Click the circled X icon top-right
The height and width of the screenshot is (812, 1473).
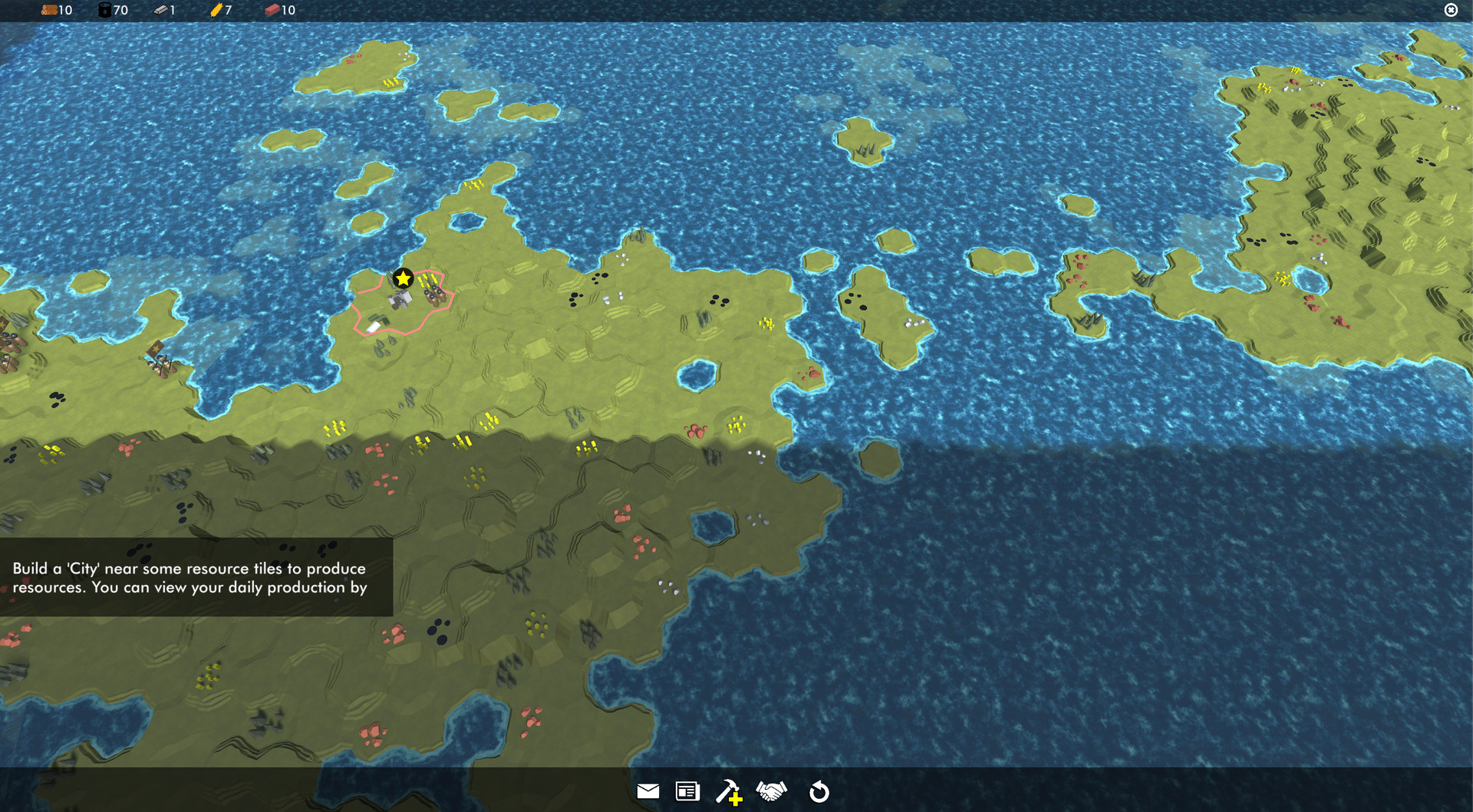pyautogui.click(x=1451, y=10)
